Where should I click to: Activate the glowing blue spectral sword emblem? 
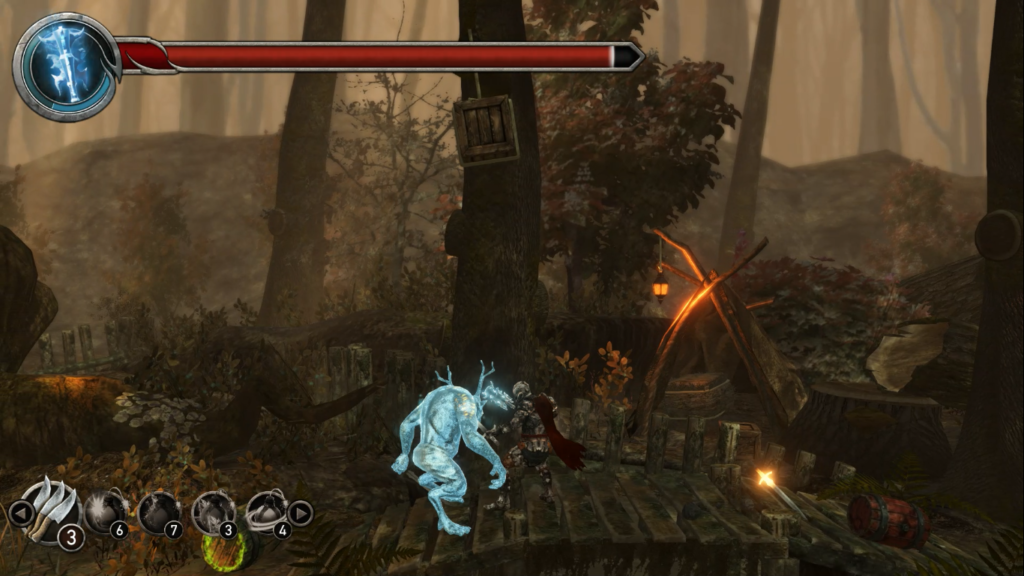pyautogui.click(x=64, y=66)
